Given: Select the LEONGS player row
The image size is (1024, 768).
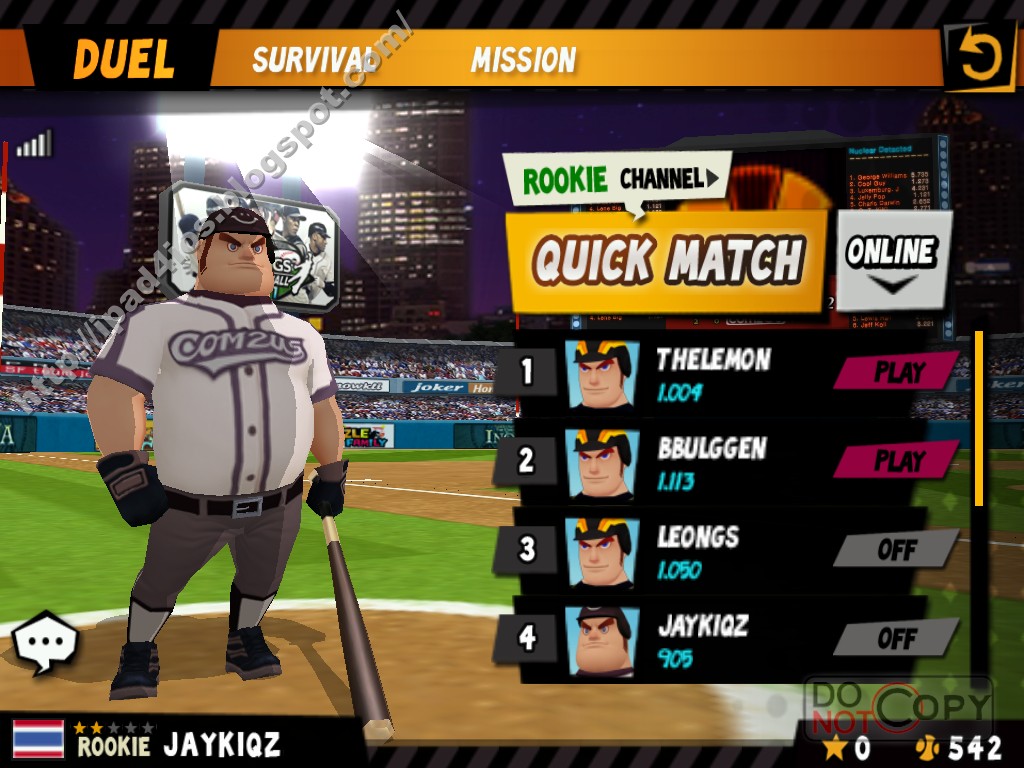Looking at the screenshot, I should coord(698,550).
